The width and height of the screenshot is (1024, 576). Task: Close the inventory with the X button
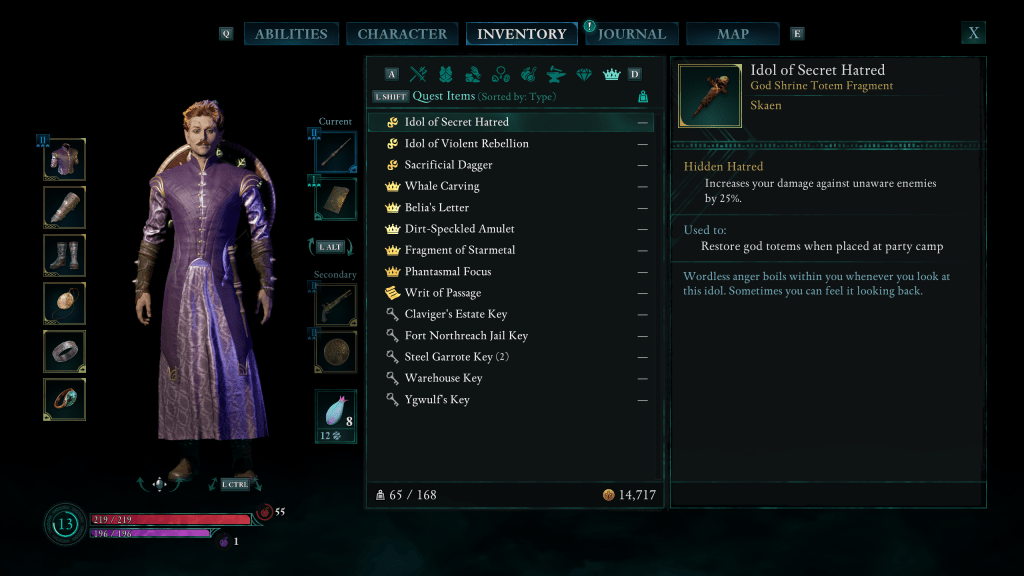973,33
